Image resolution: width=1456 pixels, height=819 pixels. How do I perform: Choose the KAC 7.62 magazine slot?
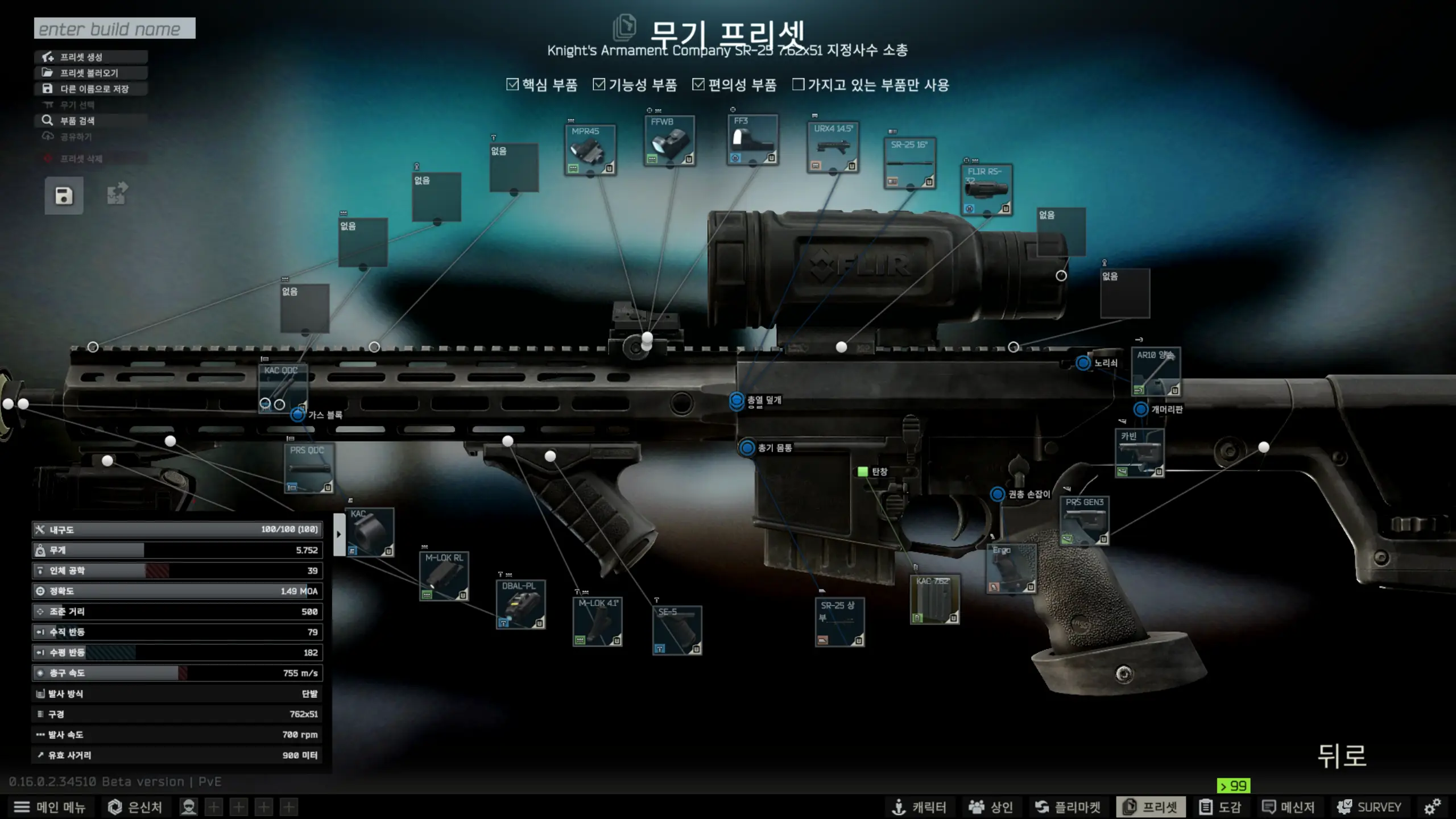click(934, 599)
